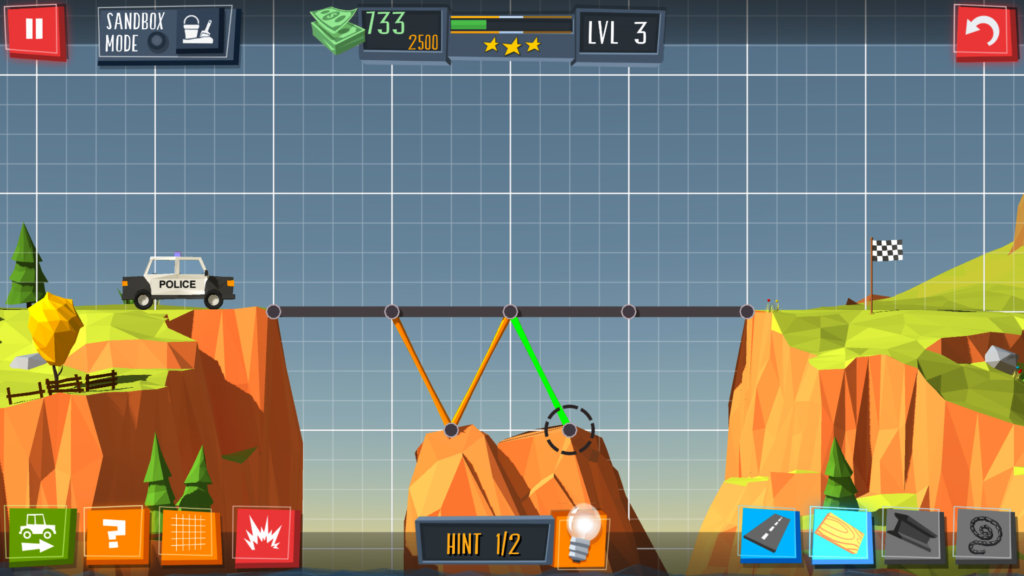This screenshot has width=1024, height=576.
Task: Select the steel beam material
Action: 912,536
